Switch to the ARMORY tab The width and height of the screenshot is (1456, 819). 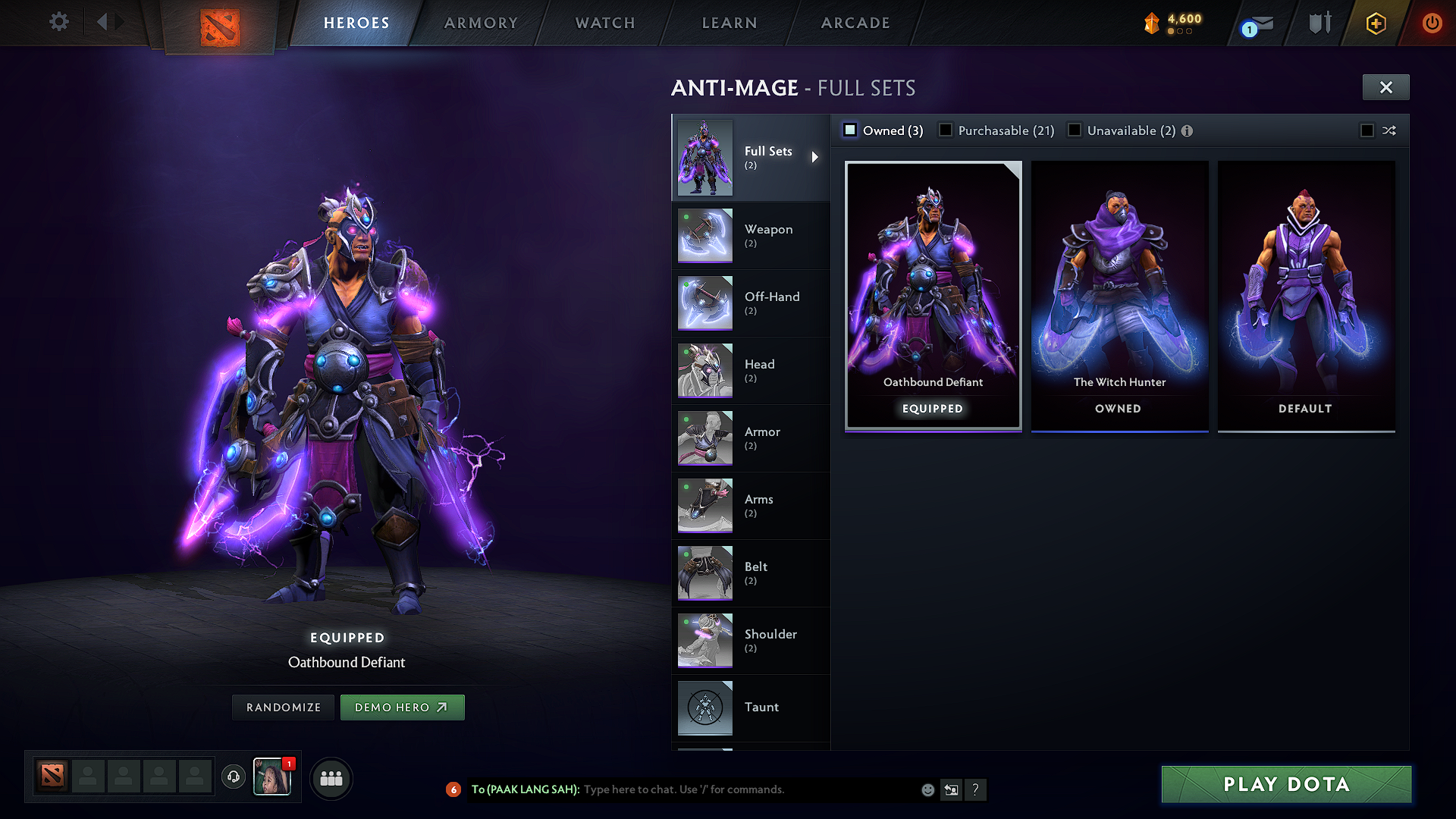coord(481,23)
